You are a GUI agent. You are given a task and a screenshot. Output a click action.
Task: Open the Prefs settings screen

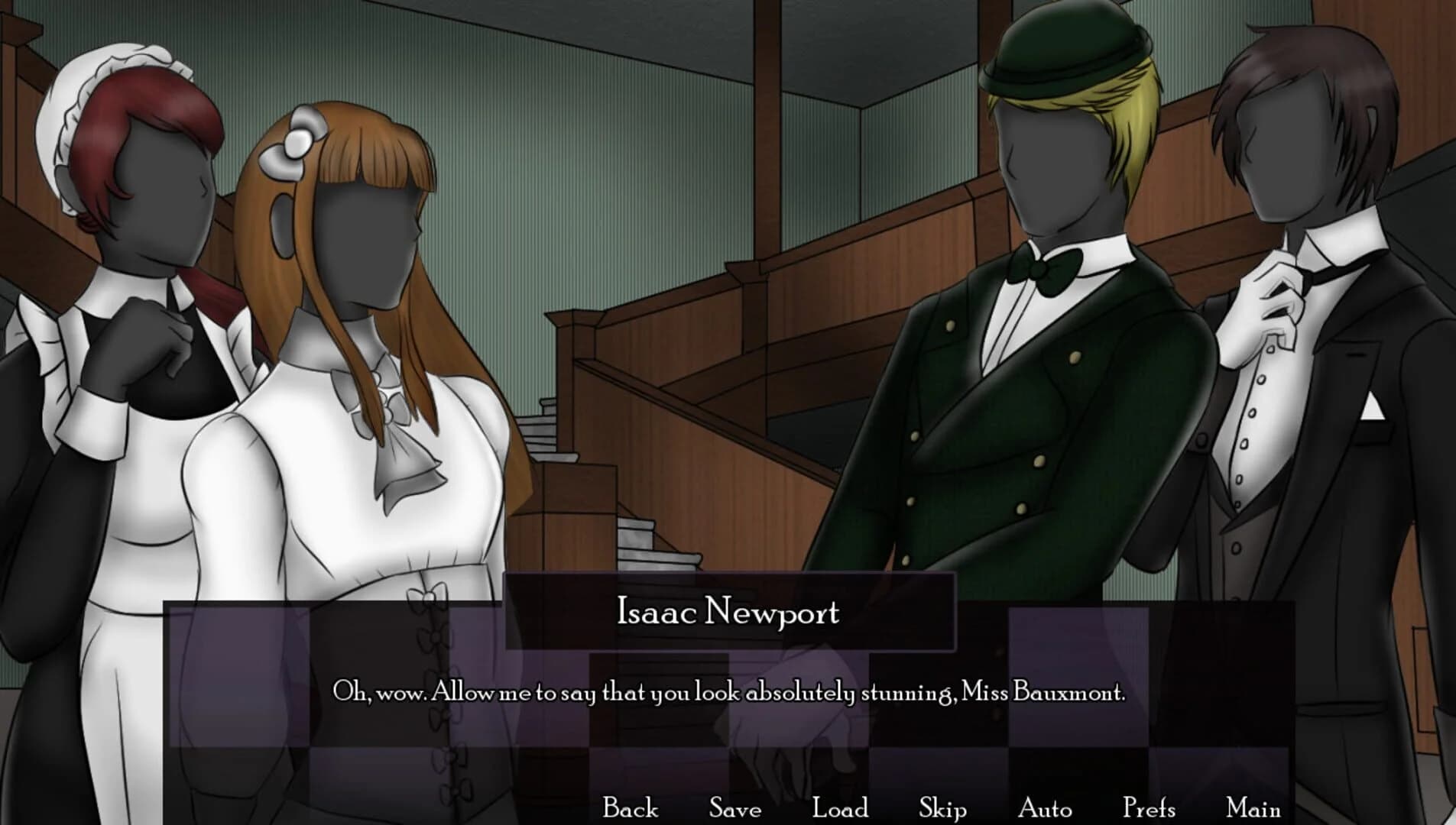1148,807
